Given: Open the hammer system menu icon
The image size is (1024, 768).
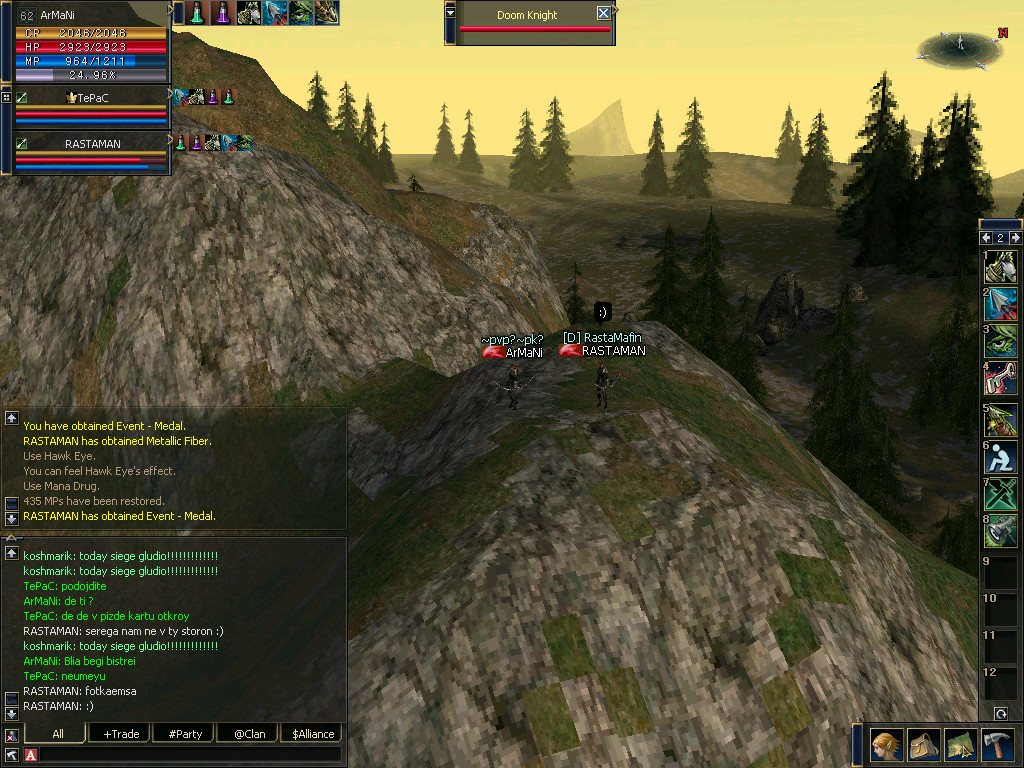Looking at the screenshot, I should pyautogui.click(x=997, y=746).
